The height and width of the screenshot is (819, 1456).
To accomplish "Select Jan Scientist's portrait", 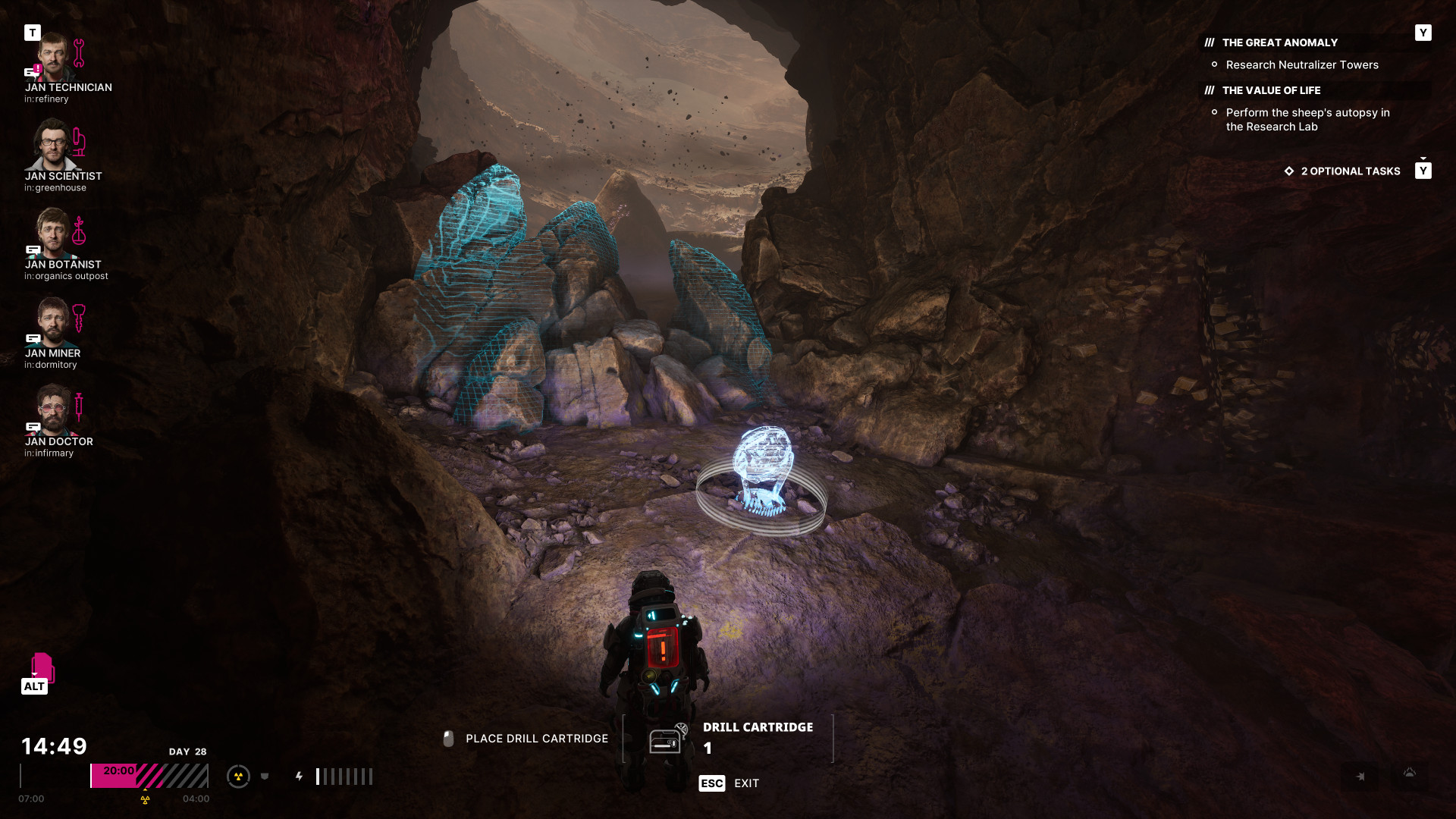I will tap(53, 146).
